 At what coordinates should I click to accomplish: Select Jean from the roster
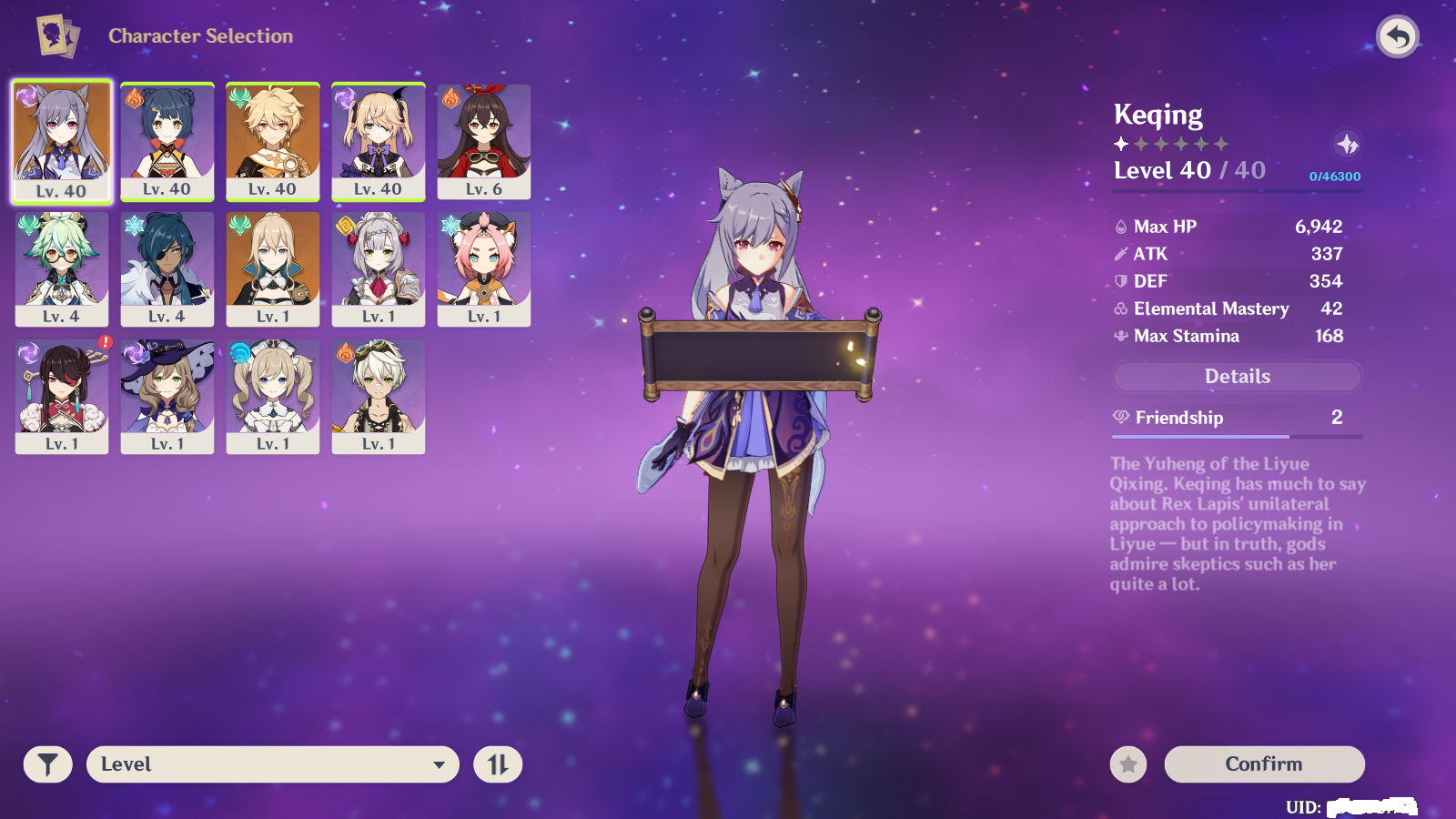[x=273, y=268]
